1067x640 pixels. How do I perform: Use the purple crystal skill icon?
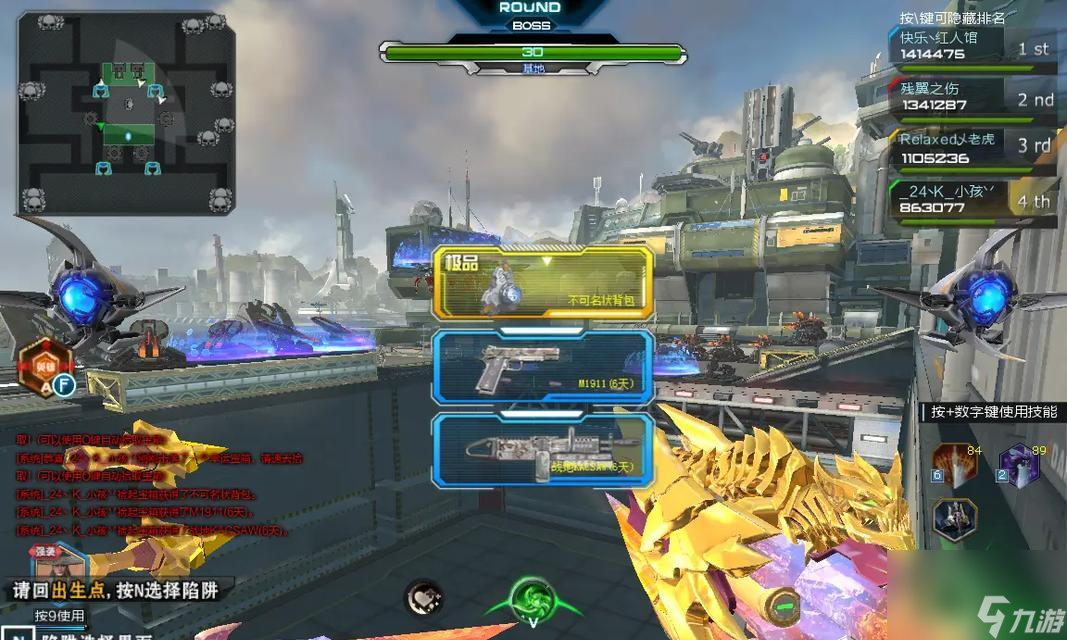[x=1019, y=466]
